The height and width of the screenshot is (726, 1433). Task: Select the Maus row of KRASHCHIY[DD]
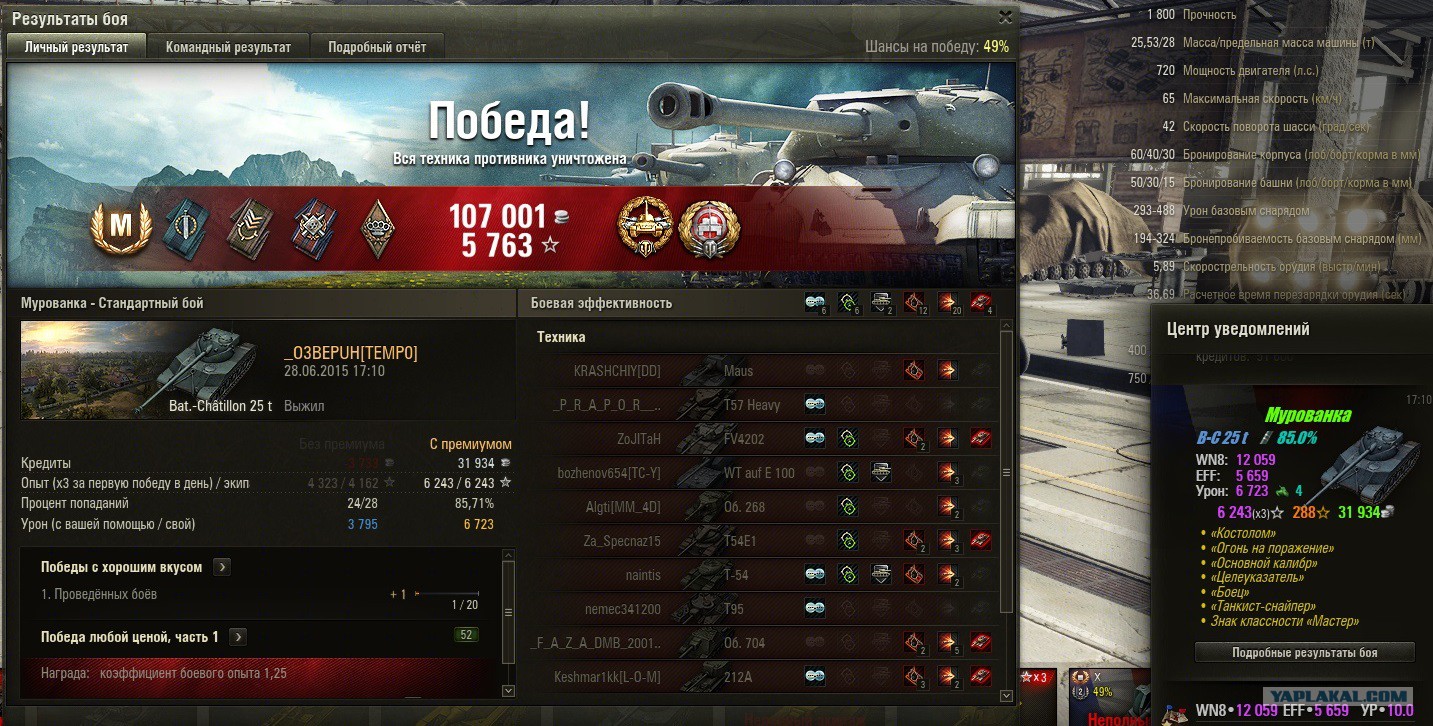[760, 371]
